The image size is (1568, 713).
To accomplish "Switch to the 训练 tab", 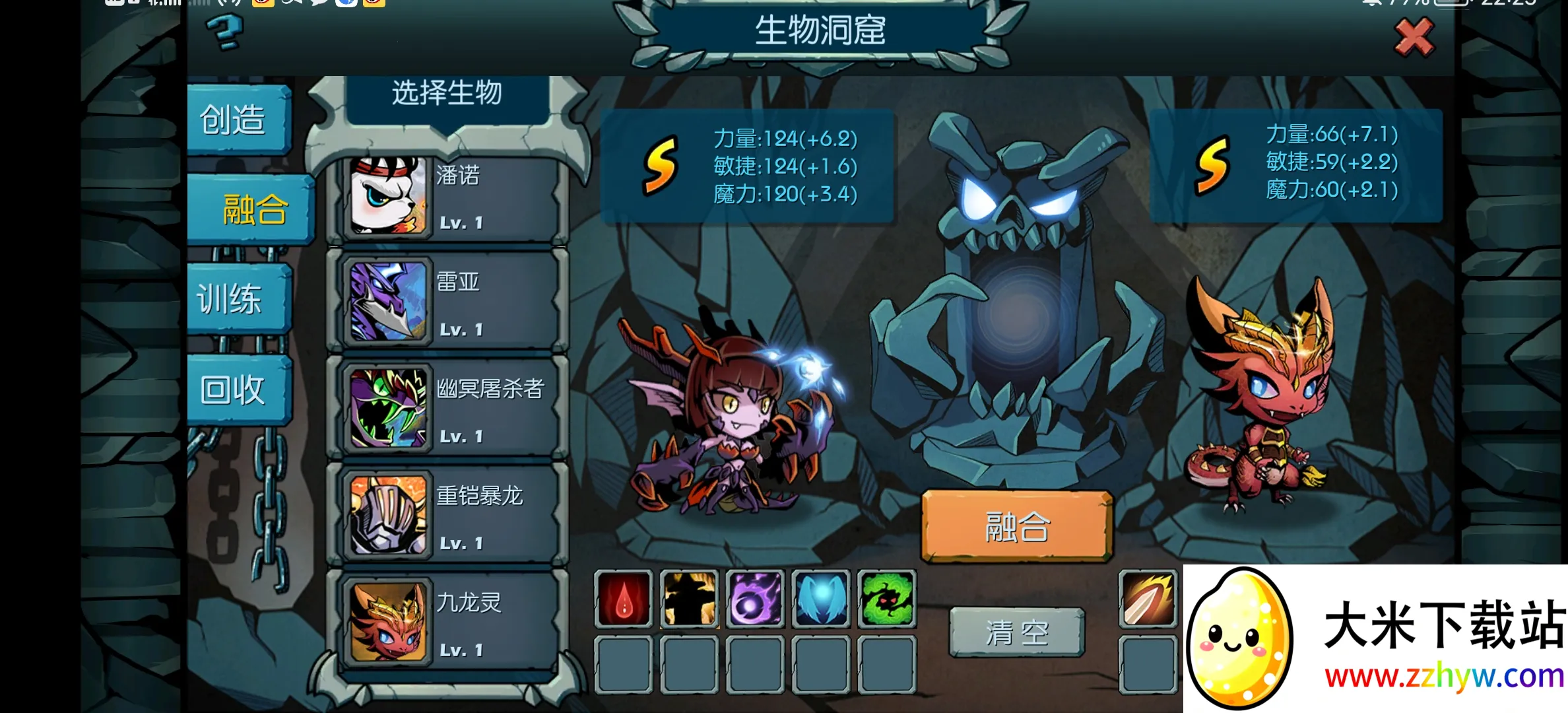I will [x=232, y=298].
